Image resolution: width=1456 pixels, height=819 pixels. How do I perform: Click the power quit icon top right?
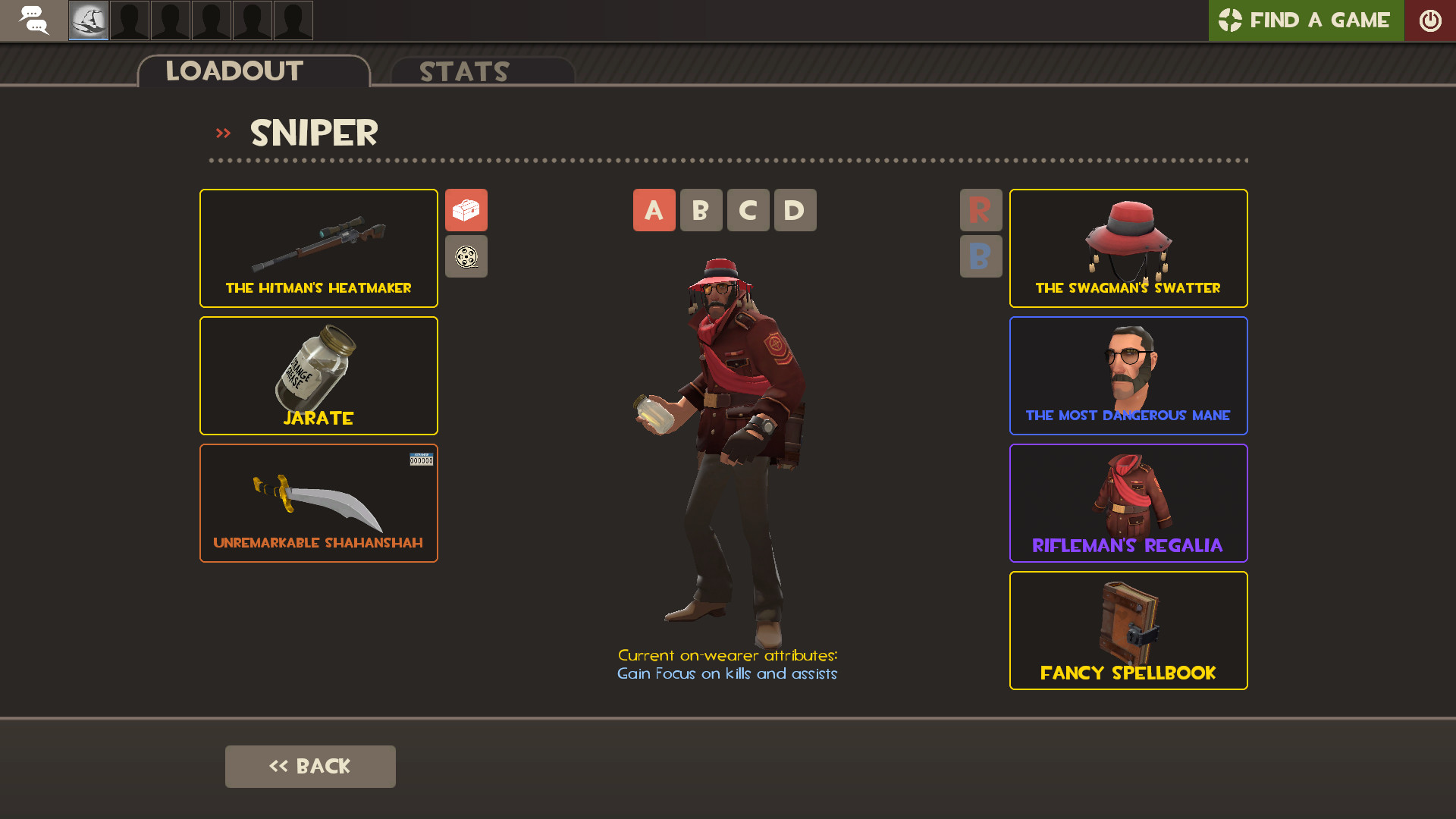tap(1432, 20)
